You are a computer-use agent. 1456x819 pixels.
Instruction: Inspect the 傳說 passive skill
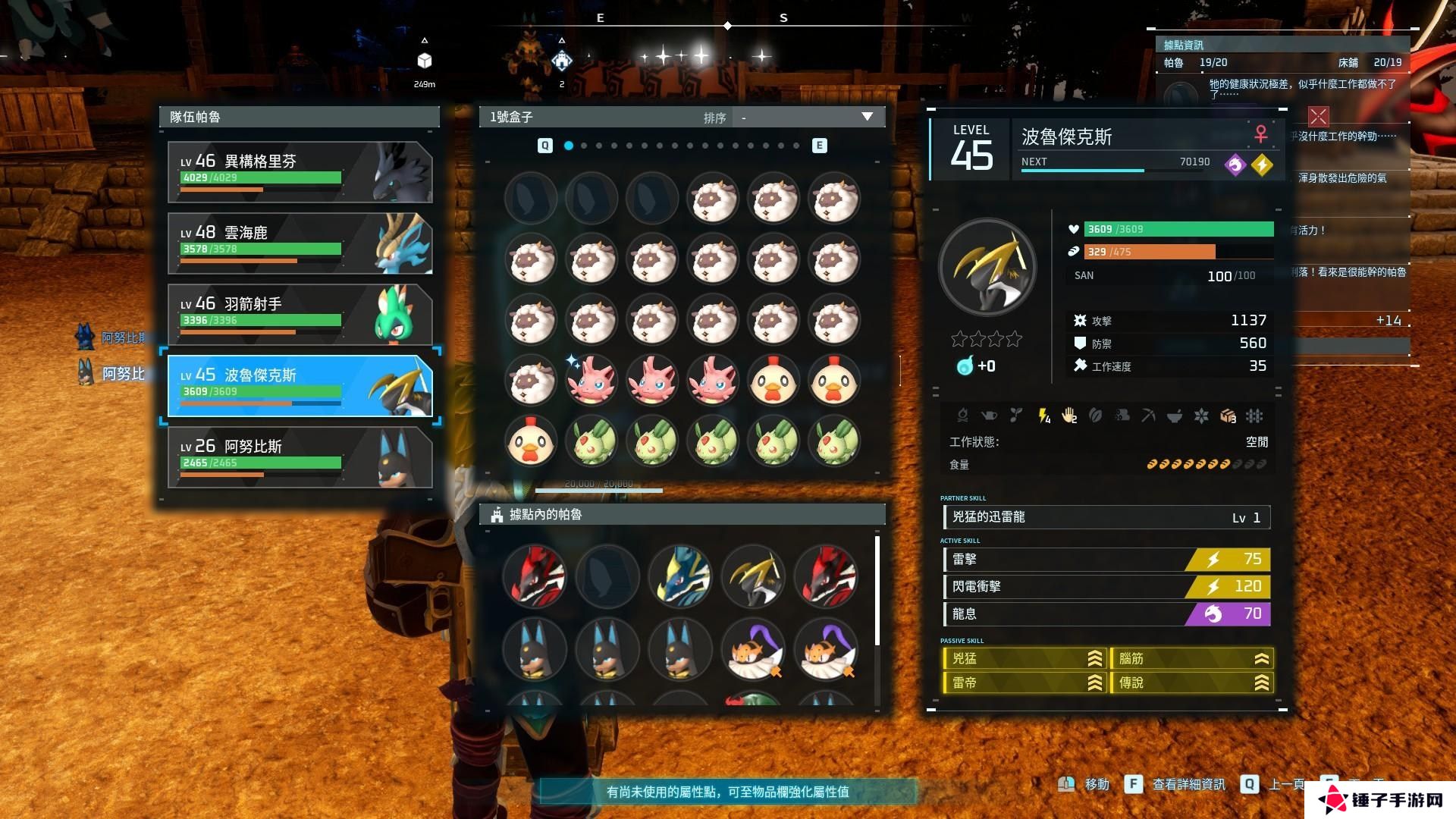coord(1192,682)
